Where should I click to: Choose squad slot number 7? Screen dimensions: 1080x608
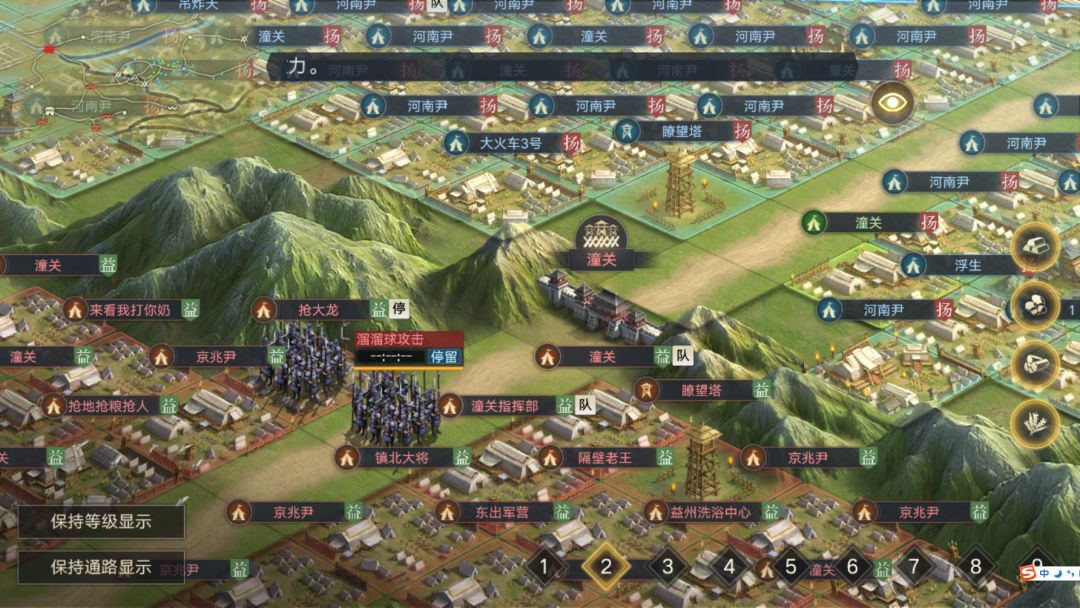[913, 568]
